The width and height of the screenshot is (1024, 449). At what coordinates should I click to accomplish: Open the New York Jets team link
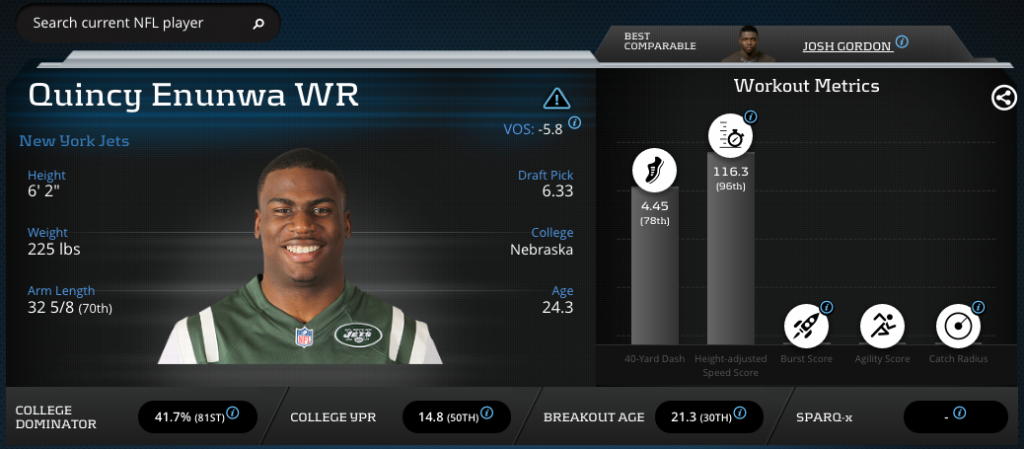coord(74,141)
